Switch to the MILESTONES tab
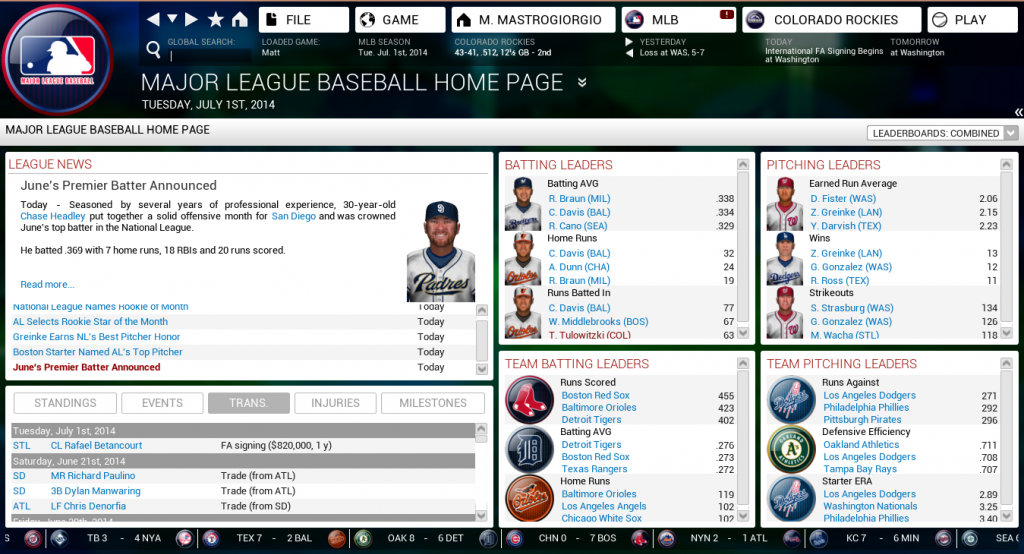This screenshot has width=1024, height=554. [433, 403]
